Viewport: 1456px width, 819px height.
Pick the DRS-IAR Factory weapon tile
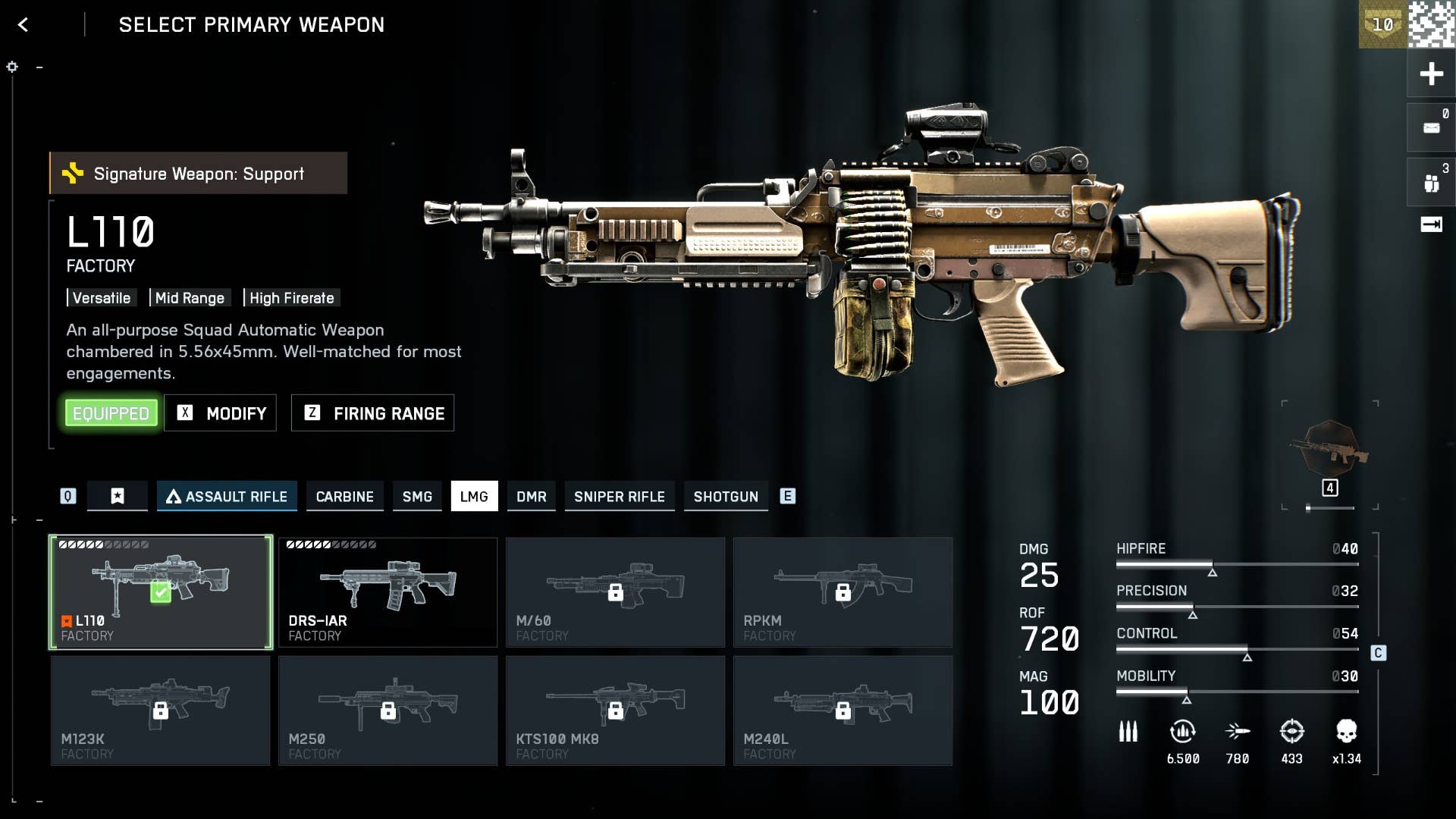(x=388, y=592)
